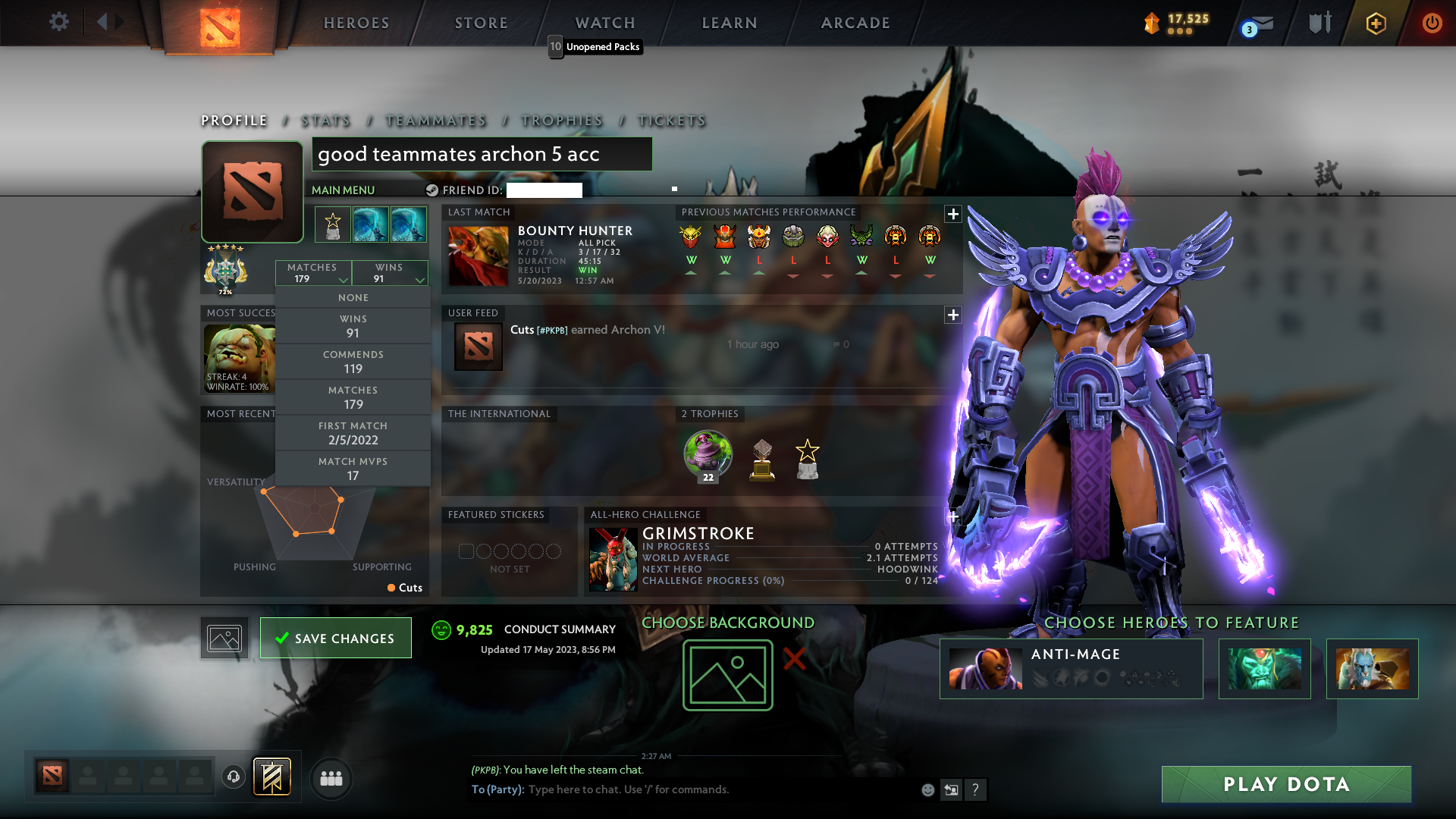Image resolution: width=1456 pixels, height=819 pixels.
Task: Click the Save Changes button
Action: (x=335, y=638)
